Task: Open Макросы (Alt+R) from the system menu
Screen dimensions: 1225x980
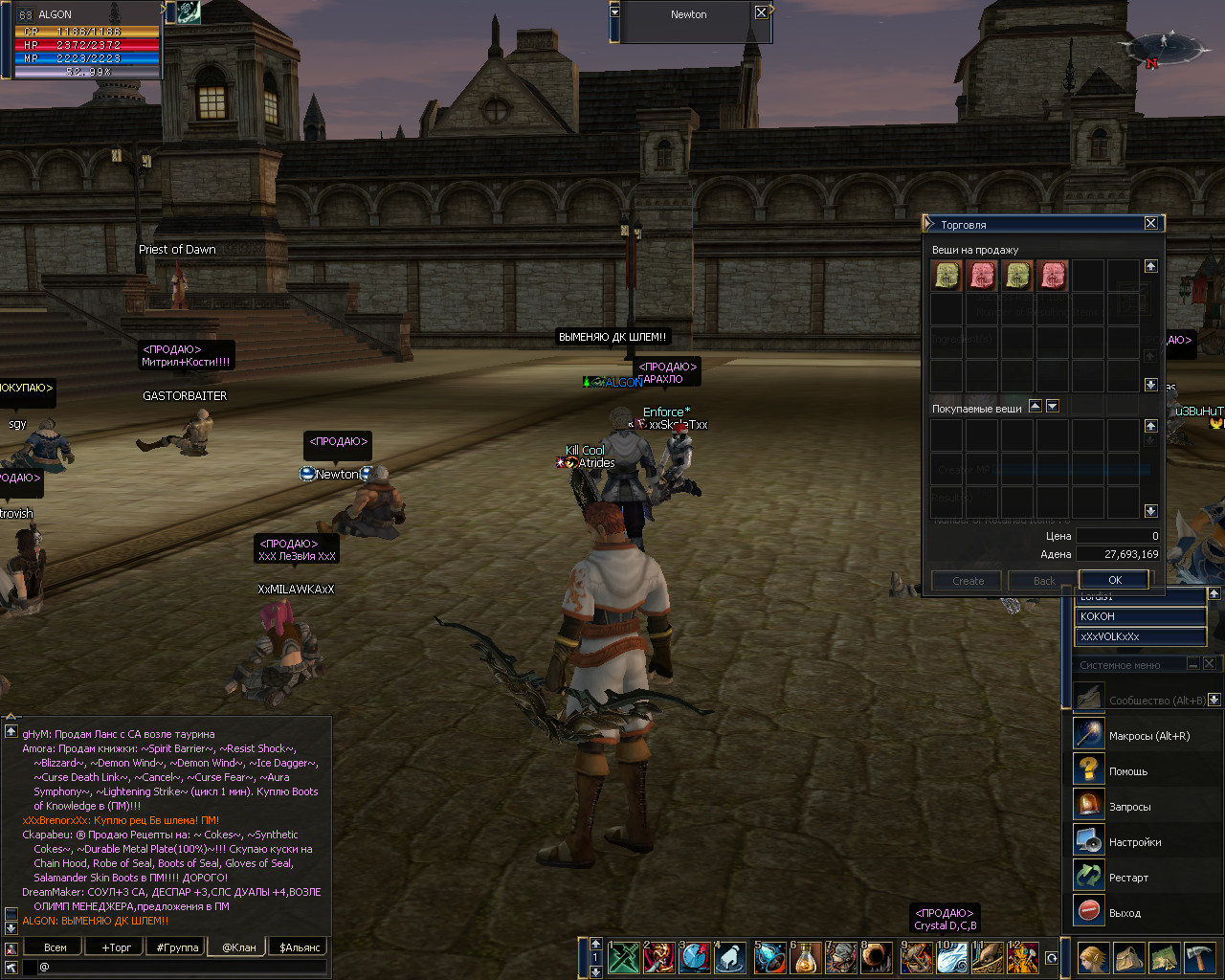Action: tap(1148, 736)
